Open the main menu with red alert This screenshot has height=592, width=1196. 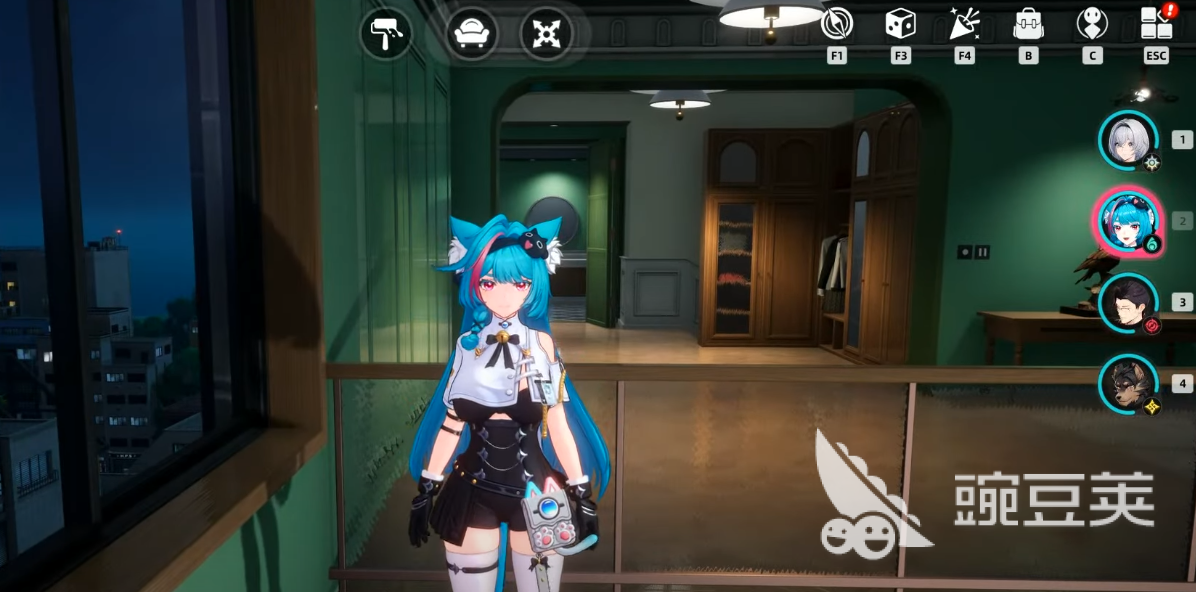point(1157,23)
